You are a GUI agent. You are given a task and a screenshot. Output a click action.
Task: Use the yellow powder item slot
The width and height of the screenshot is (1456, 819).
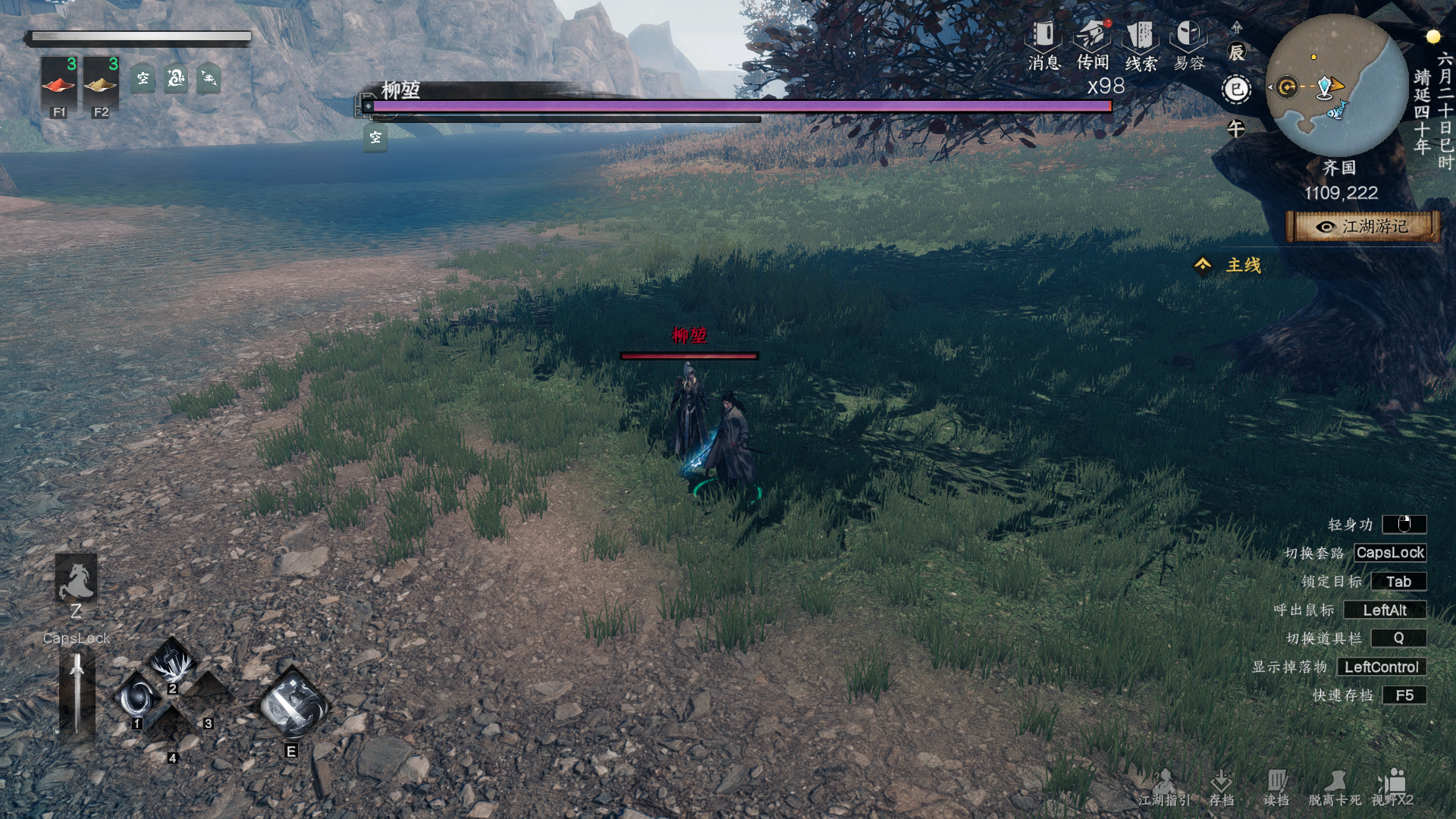coord(101,83)
